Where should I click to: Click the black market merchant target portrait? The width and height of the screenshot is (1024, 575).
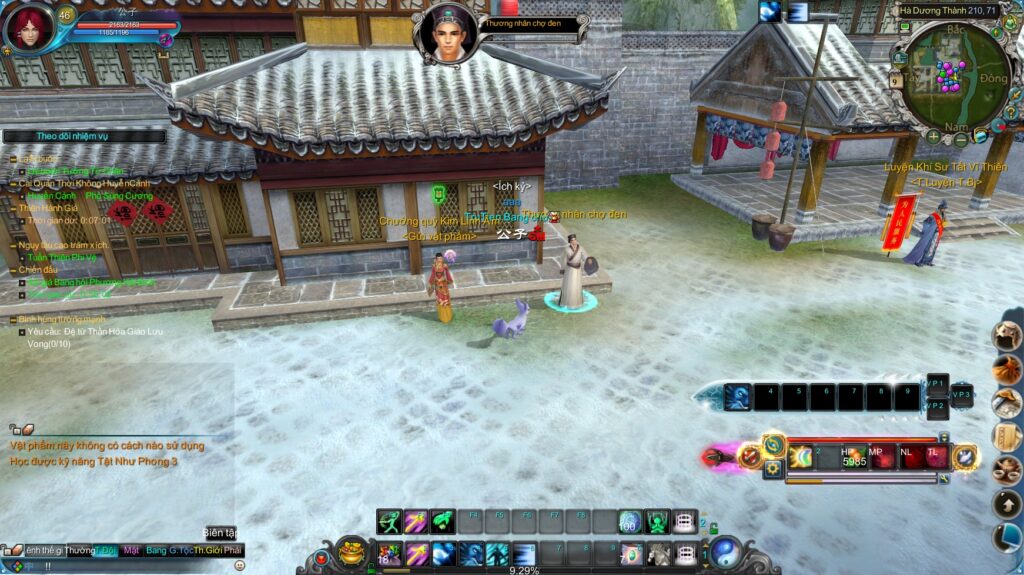point(446,32)
